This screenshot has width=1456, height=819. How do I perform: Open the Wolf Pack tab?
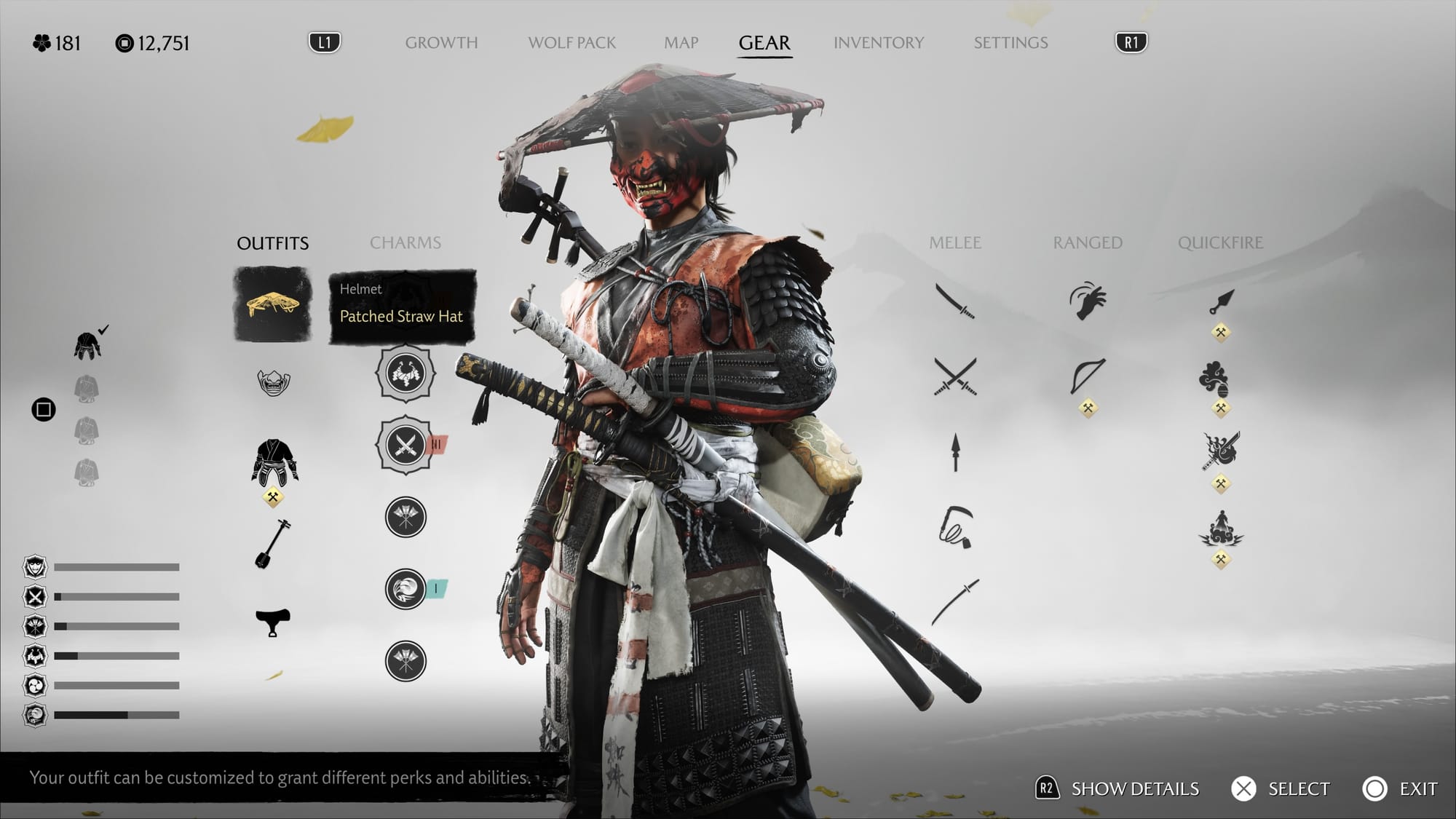pyautogui.click(x=571, y=43)
